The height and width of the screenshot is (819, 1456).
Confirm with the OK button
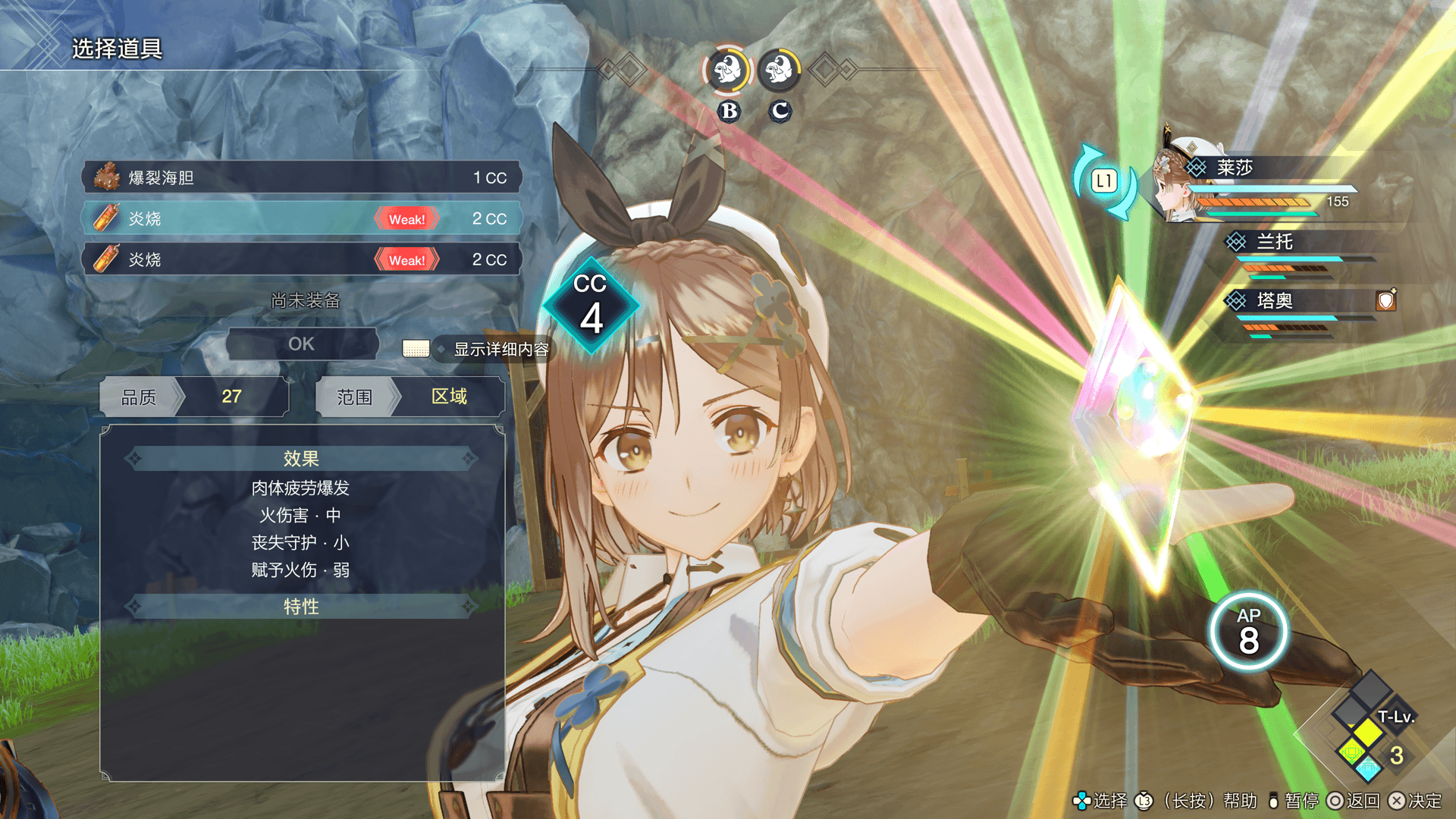pos(302,344)
